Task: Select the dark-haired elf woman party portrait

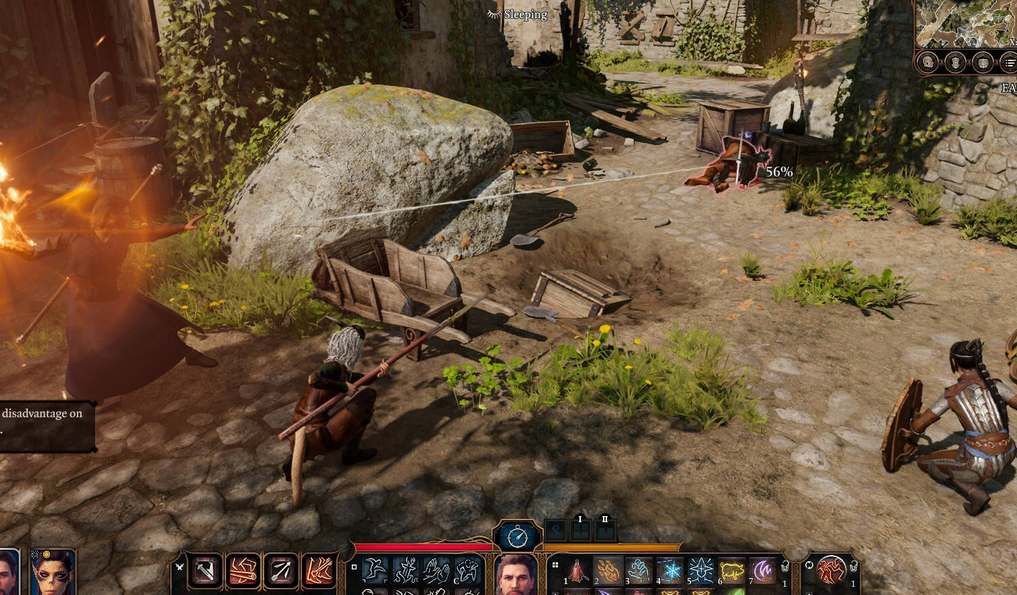Action: click(x=52, y=574)
